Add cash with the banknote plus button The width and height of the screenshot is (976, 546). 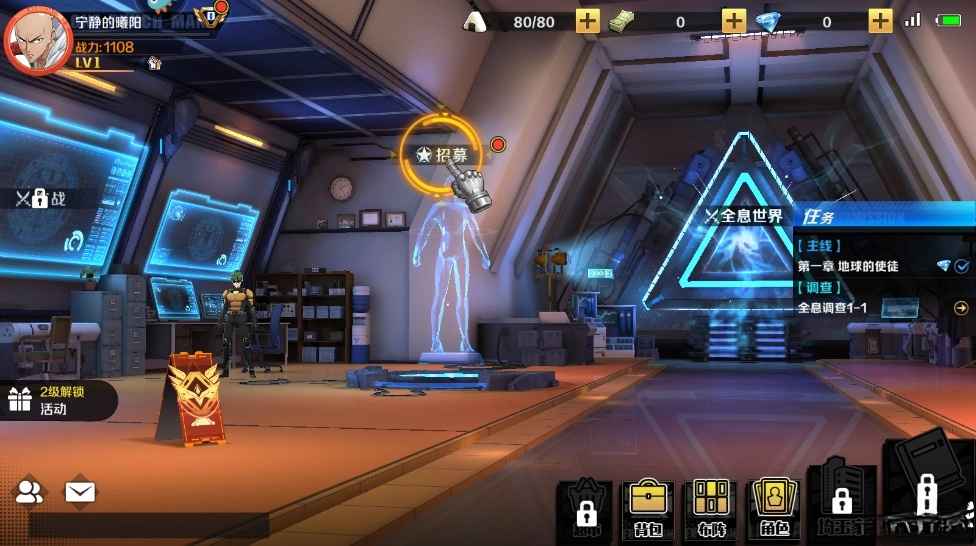click(734, 21)
